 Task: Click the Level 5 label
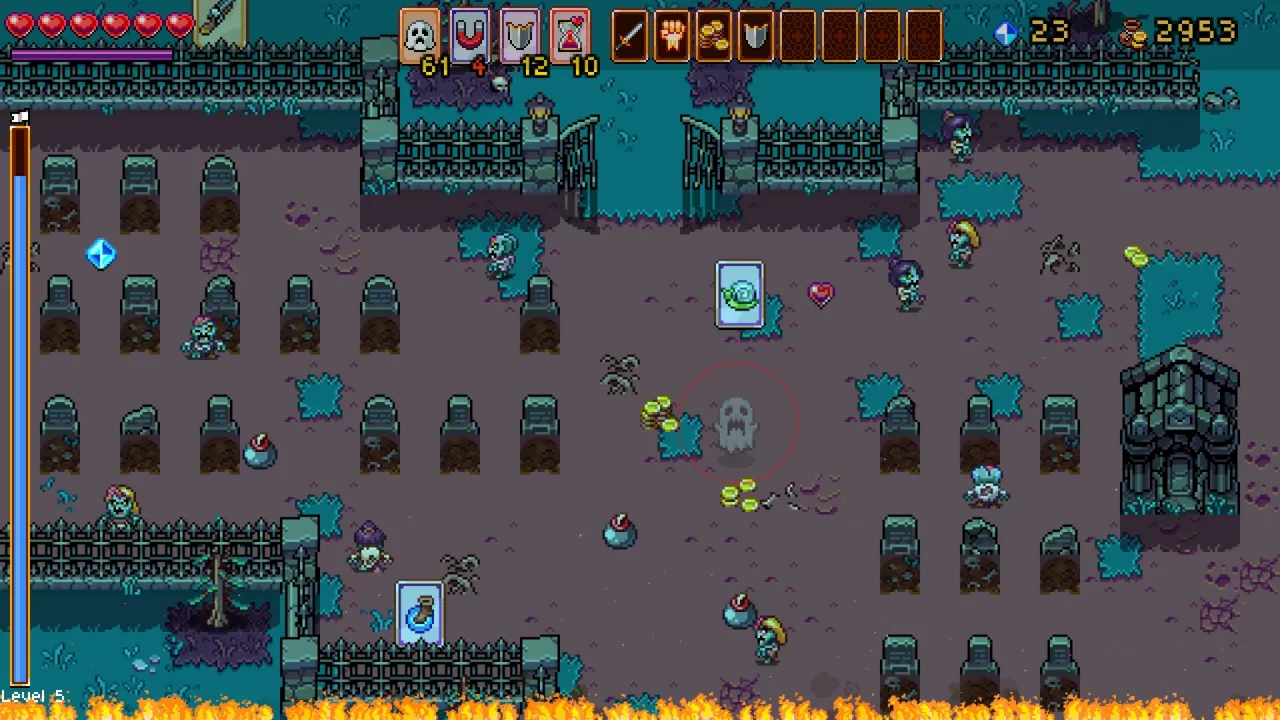pos(33,695)
